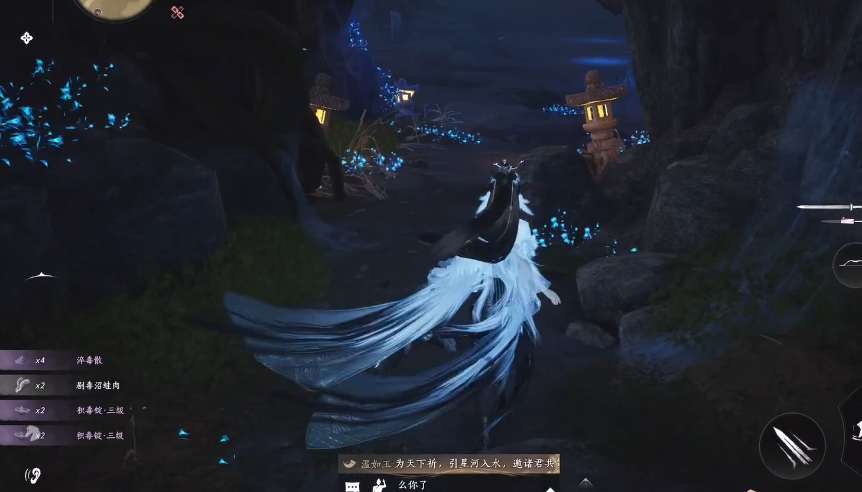The width and height of the screenshot is (862, 492).
Task: Click the pink crossed icon beside the minimap
Action: [177, 12]
